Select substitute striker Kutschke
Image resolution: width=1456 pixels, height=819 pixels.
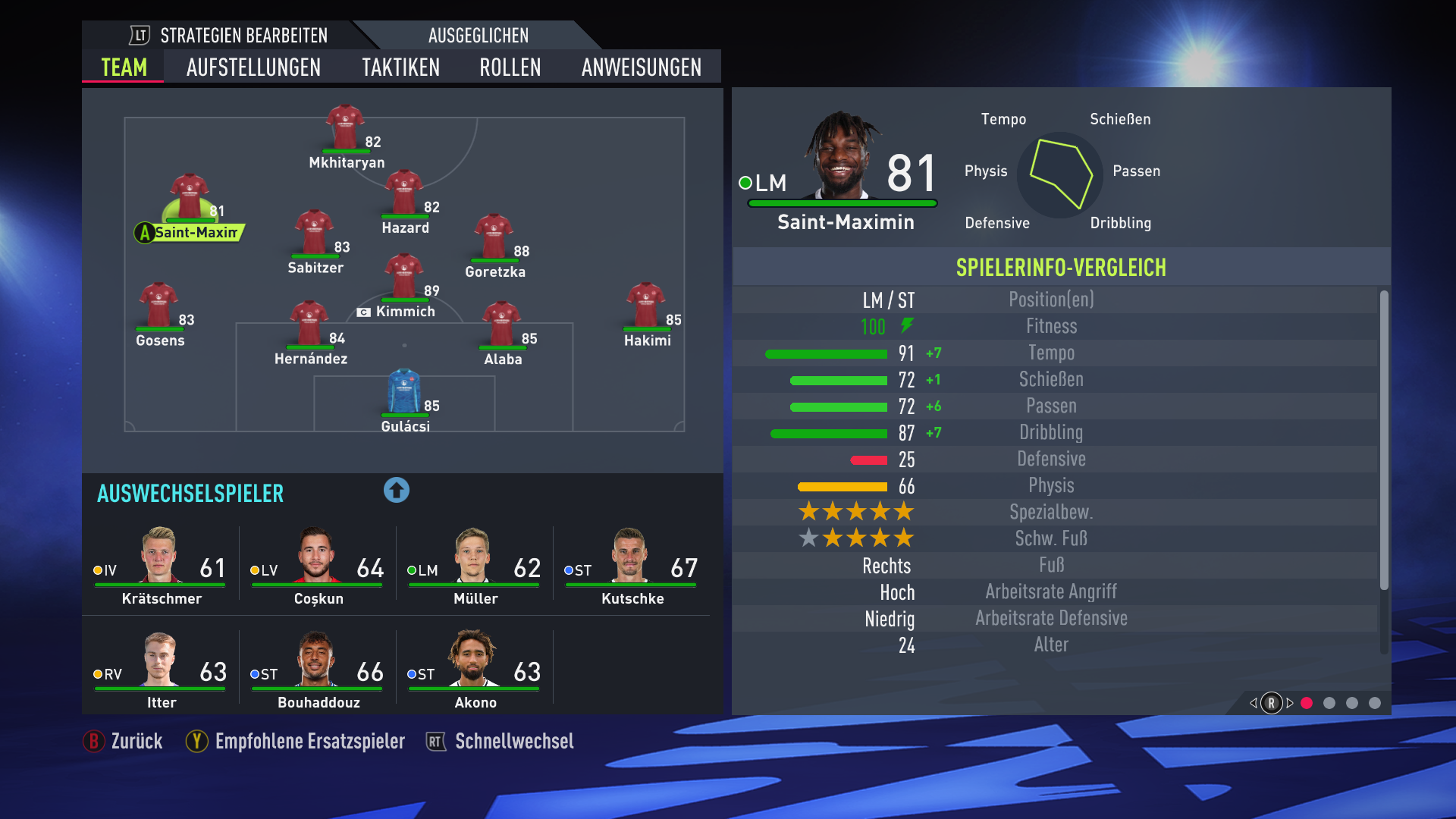[632, 566]
